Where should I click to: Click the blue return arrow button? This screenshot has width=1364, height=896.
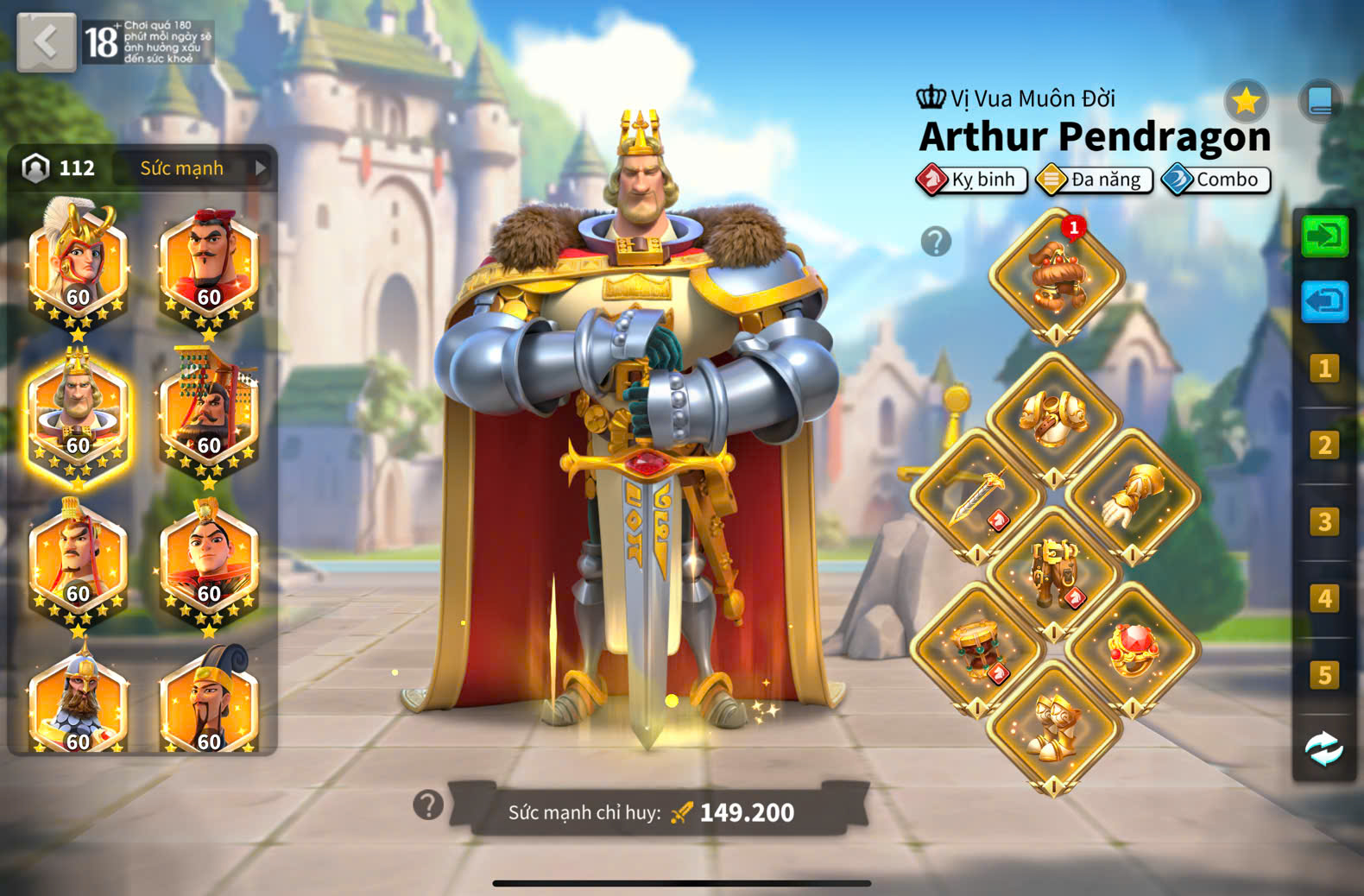[1324, 301]
